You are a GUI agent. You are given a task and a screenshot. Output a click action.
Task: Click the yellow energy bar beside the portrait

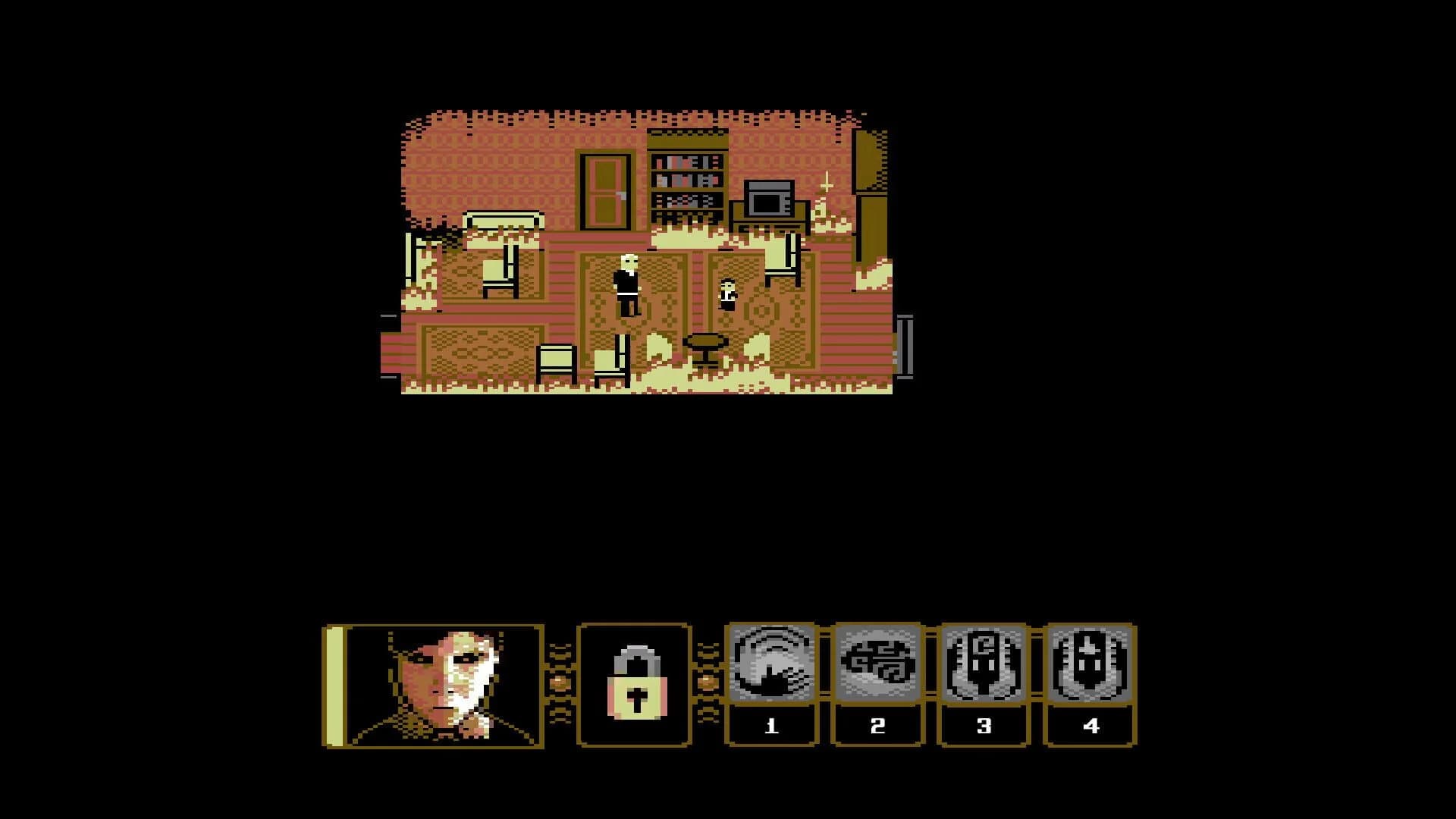(x=334, y=682)
